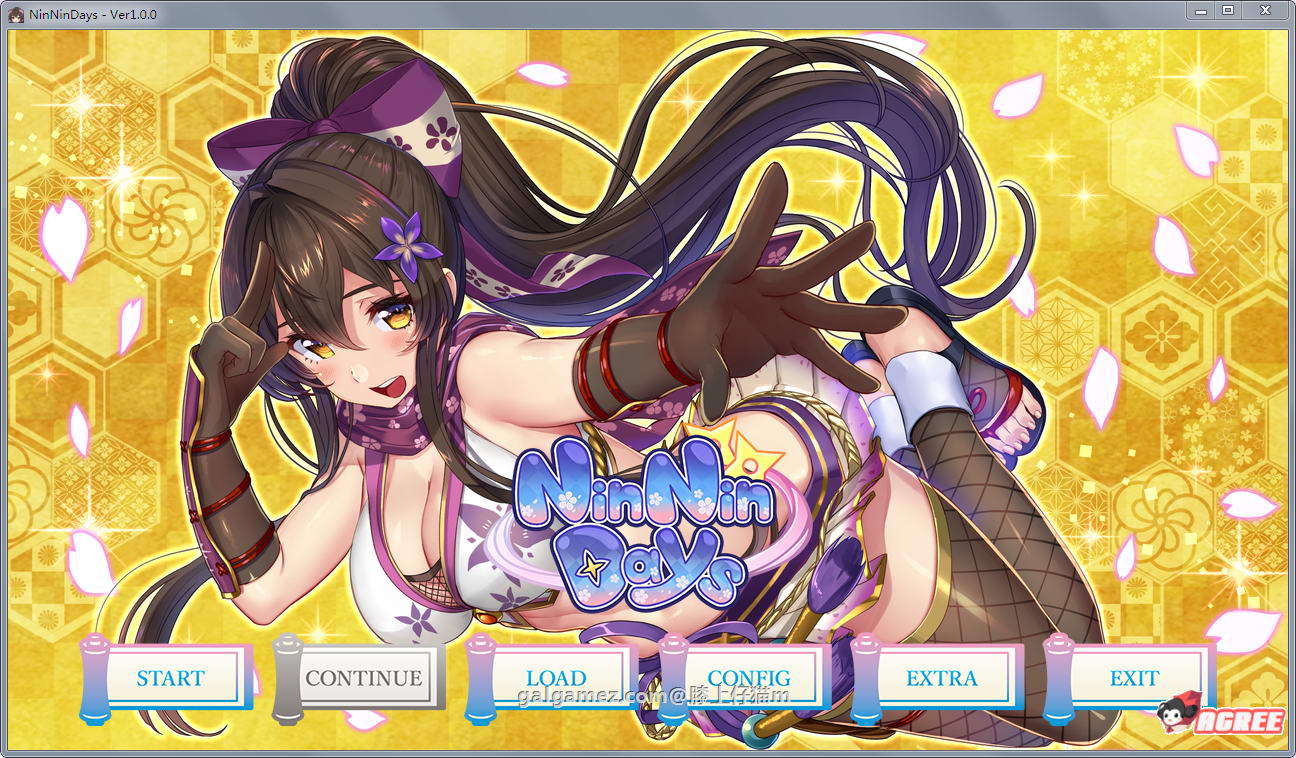The height and width of the screenshot is (758, 1296).
Task: Open the CONFIG settings
Action: (750, 678)
